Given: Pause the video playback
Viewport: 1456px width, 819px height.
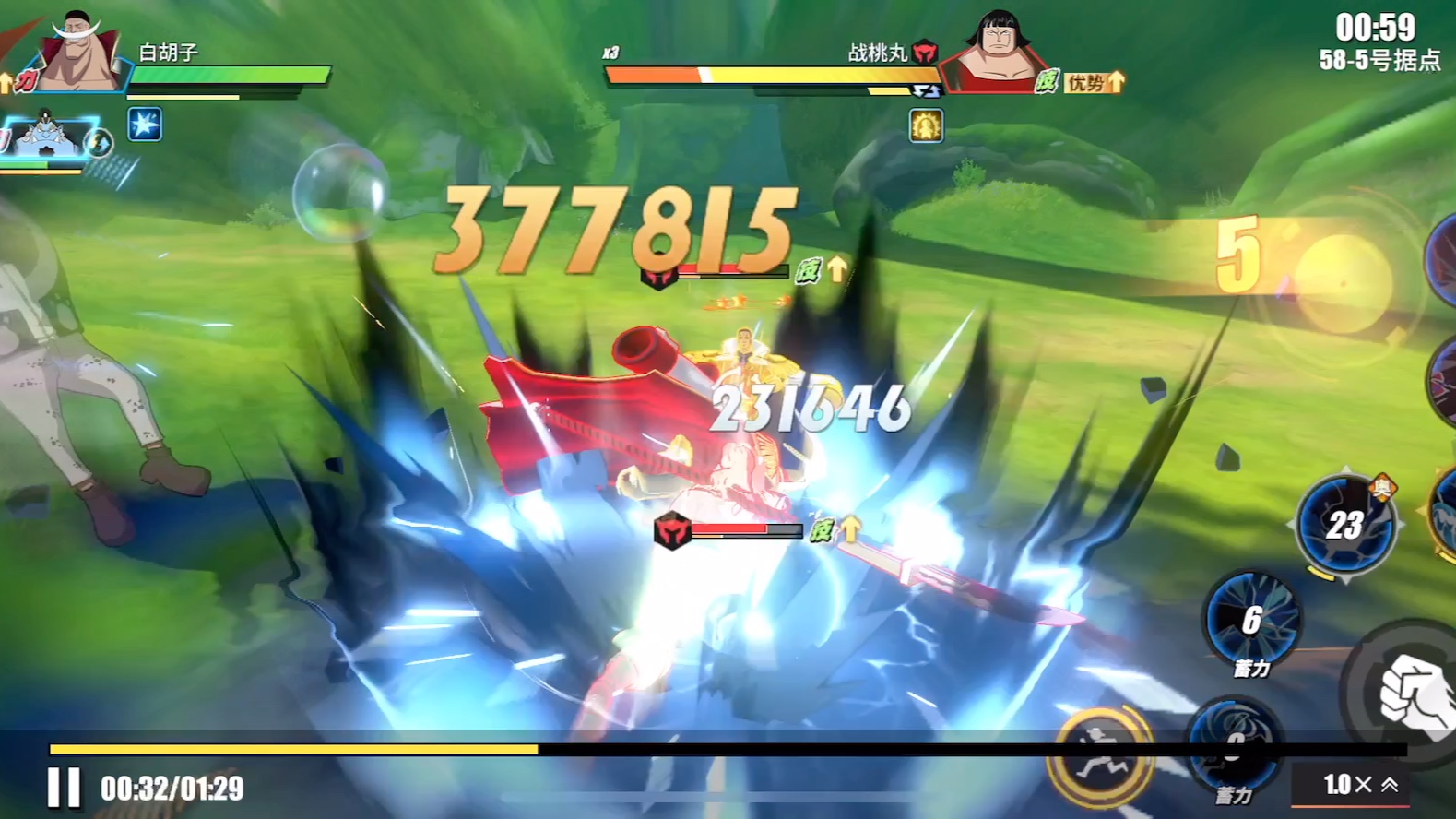Looking at the screenshot, I should 64,789.
